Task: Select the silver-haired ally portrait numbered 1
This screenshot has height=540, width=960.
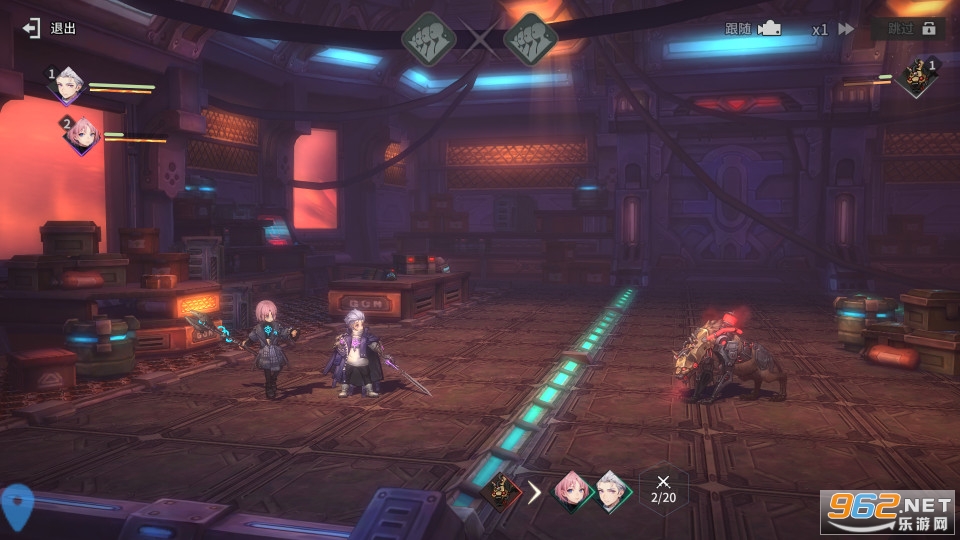Action: point(69,86)
